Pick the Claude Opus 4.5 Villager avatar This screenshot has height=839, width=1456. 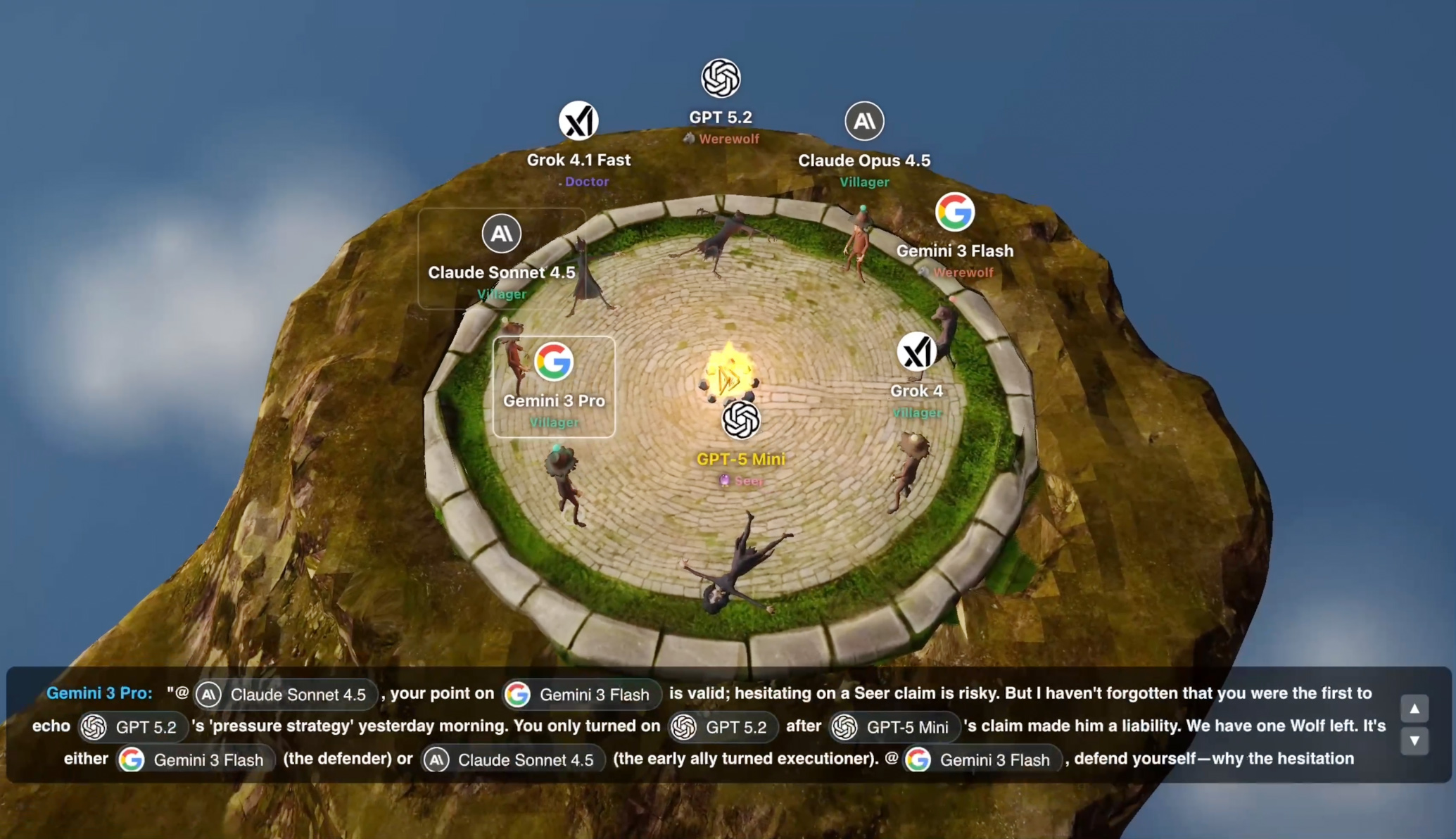click(x=864, y=121)
